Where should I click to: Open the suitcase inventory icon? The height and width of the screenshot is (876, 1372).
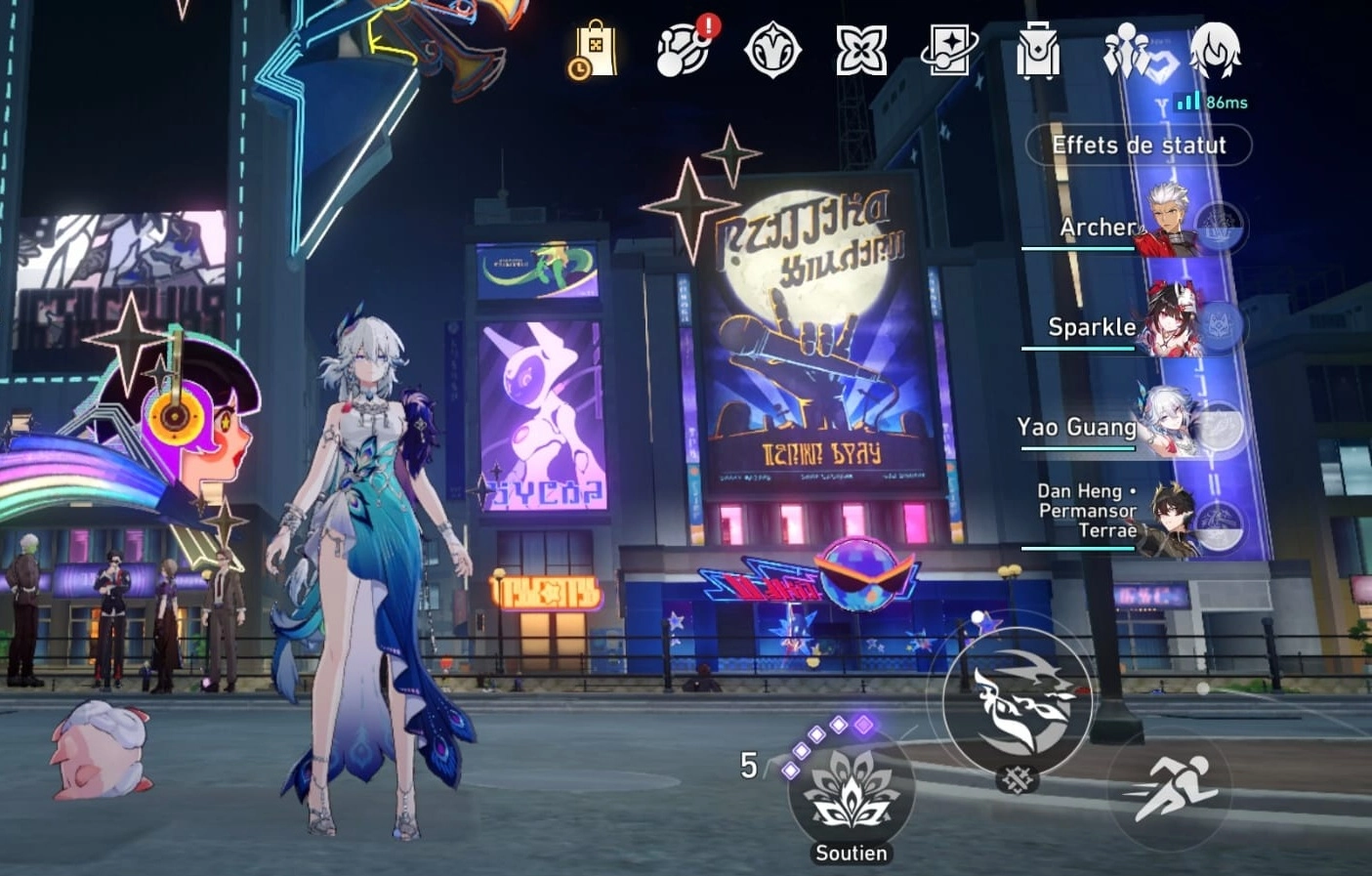(x=1037, y=49)
